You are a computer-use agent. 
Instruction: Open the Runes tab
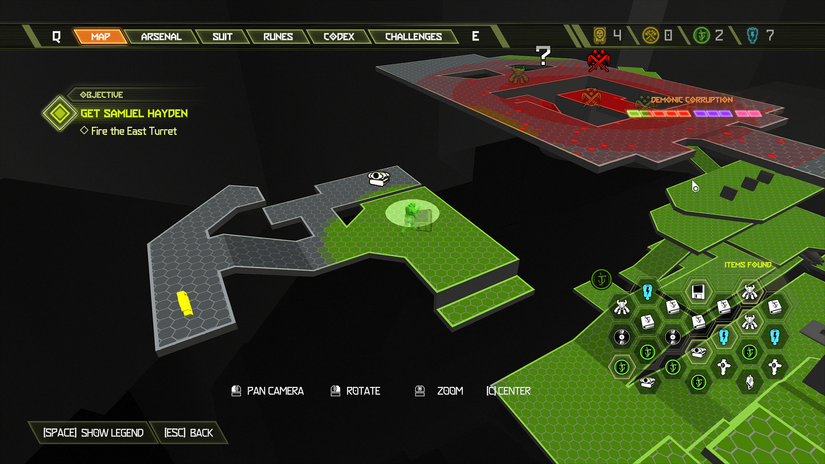278,37
